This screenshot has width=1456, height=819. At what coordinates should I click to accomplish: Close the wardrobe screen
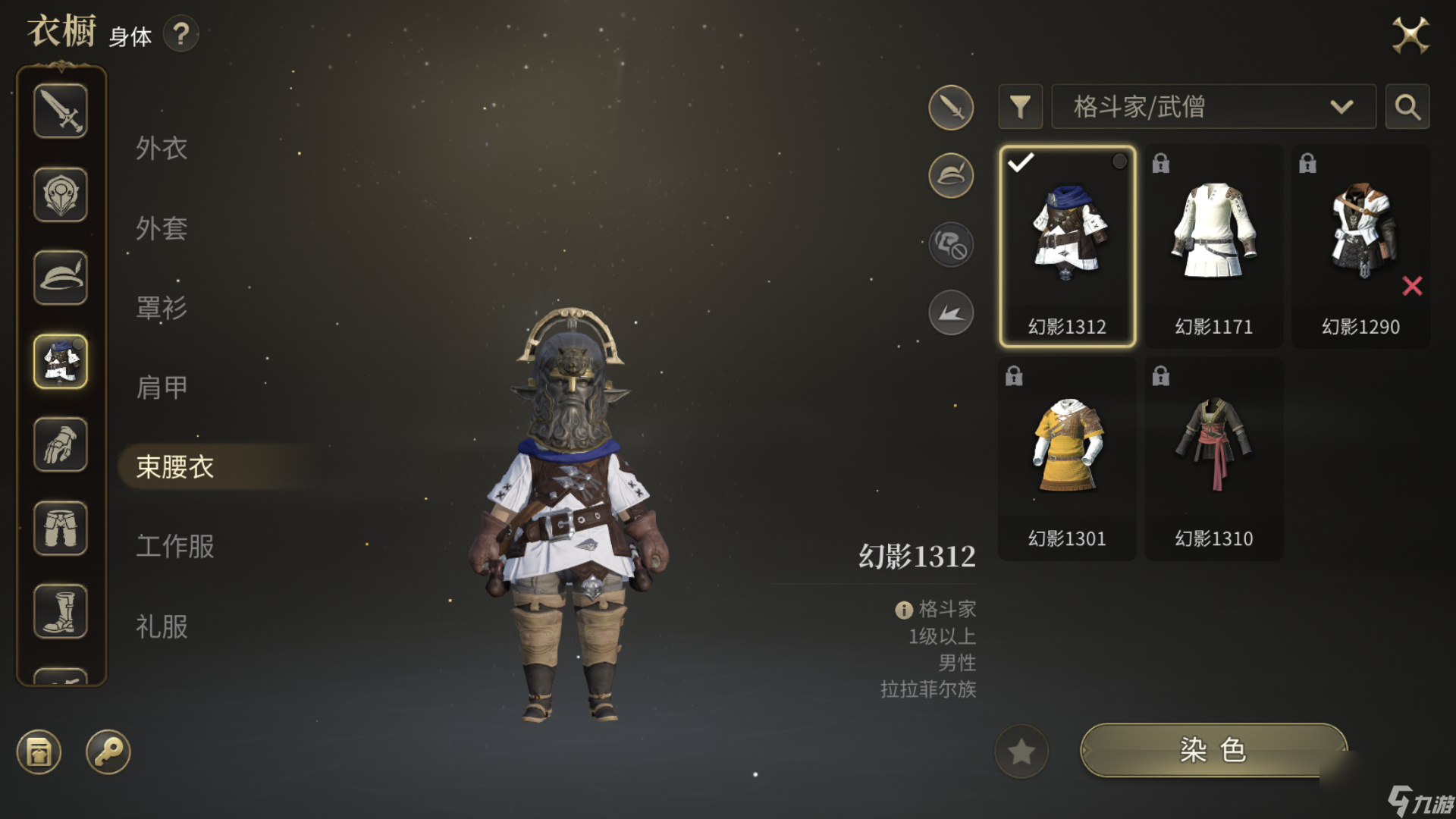[x=1410, y=35]
